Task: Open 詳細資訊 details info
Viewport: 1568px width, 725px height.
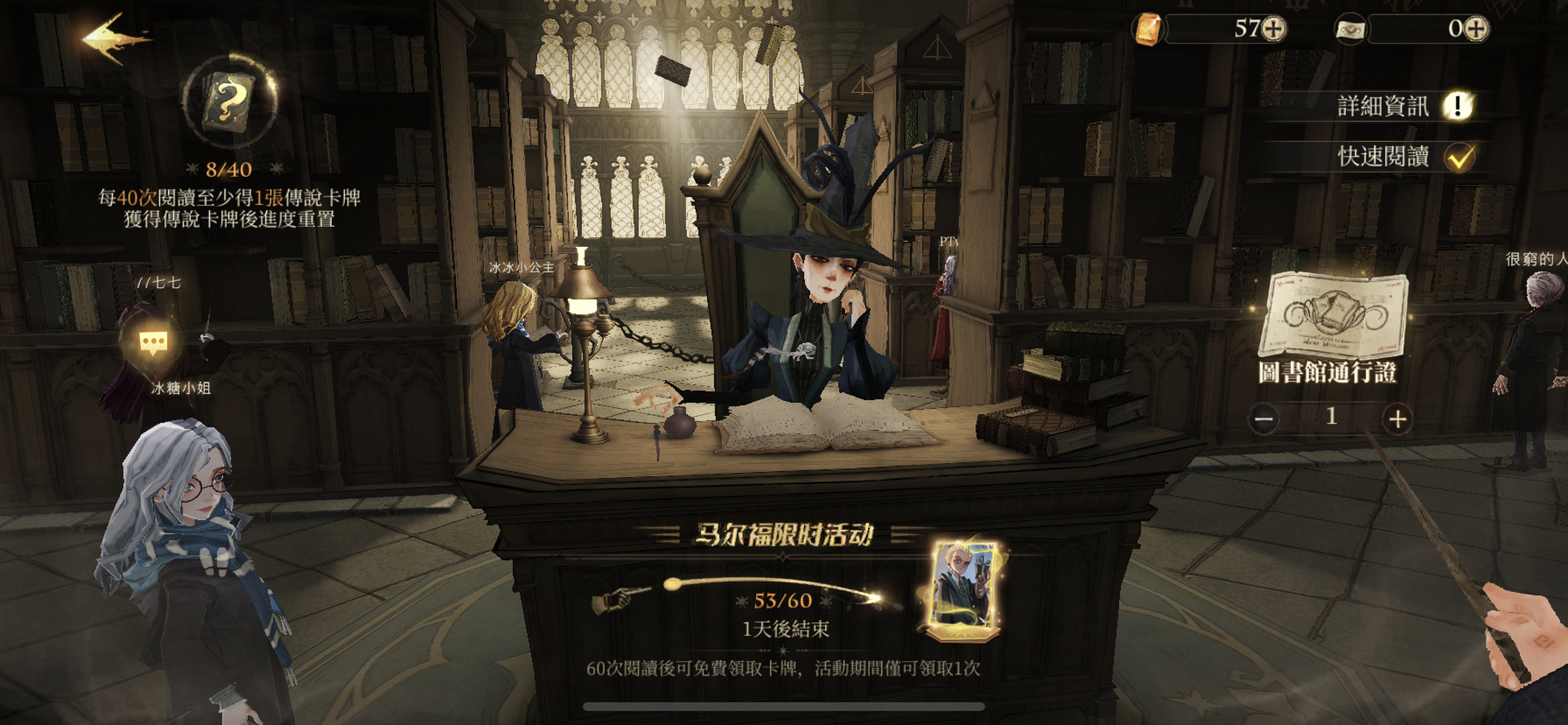Action: (x=1456, y=106)
